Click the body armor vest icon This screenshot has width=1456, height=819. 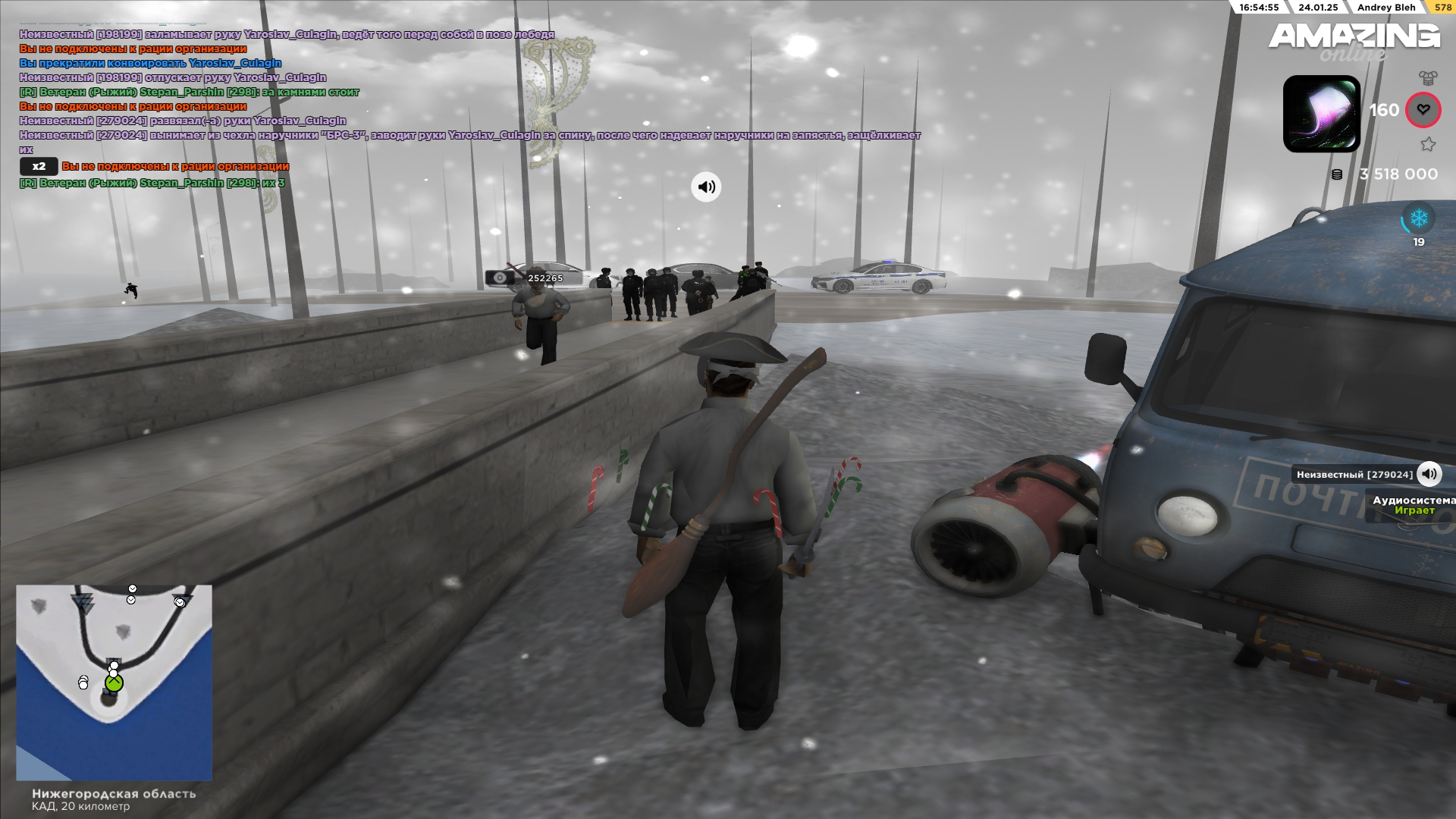1428,77
